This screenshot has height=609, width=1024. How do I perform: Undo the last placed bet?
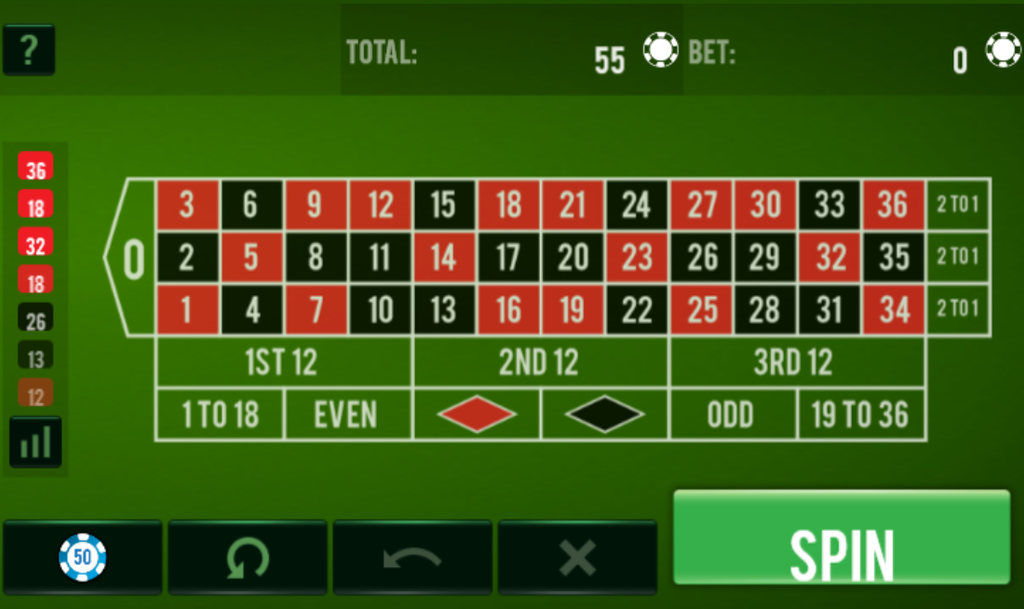412,557
